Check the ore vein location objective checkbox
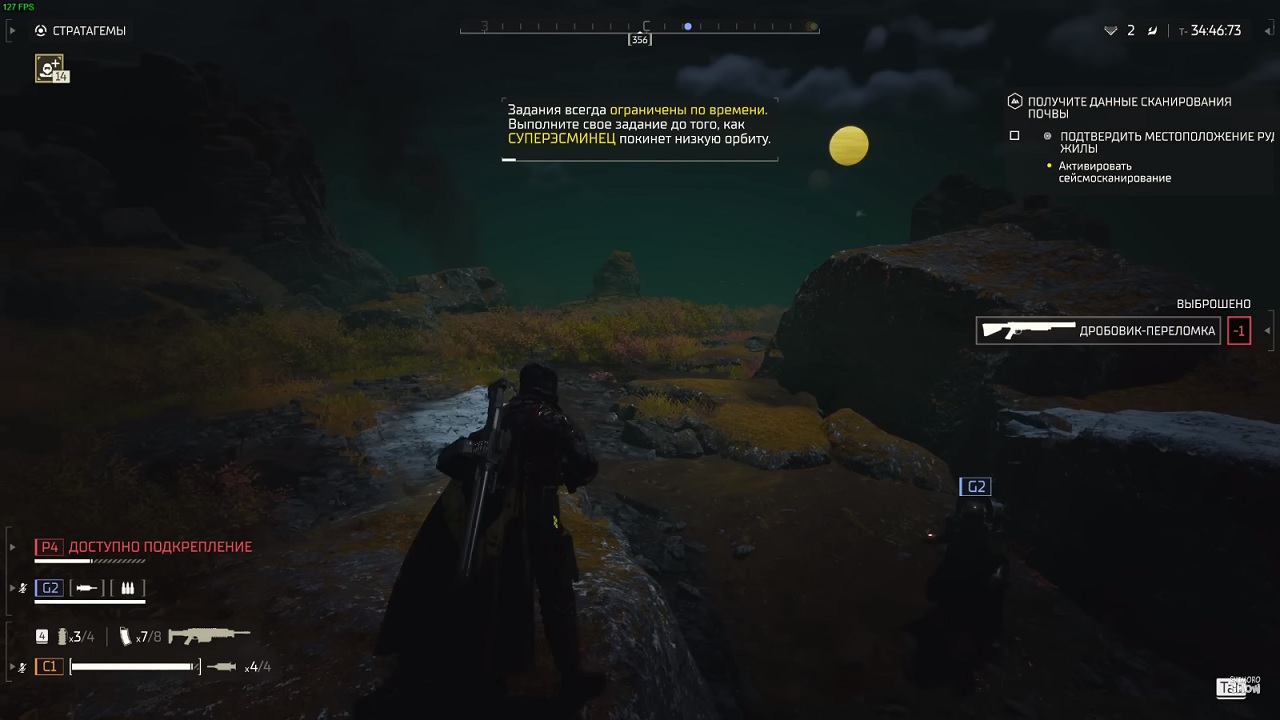This screenshot has width=1280, height=720. click(x=1014, y=134)
